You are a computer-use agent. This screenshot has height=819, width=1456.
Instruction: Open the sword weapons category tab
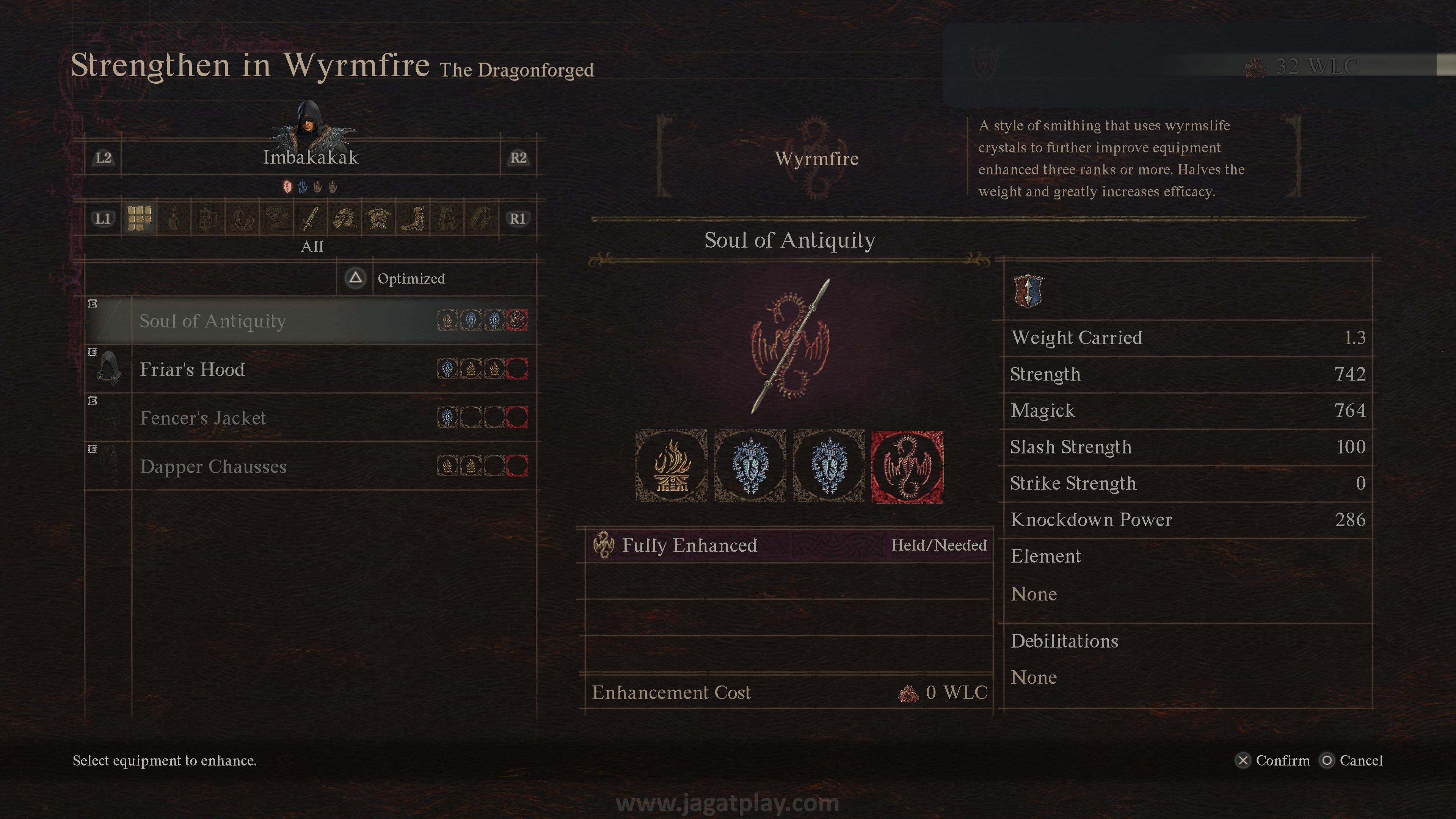point(310,218)
